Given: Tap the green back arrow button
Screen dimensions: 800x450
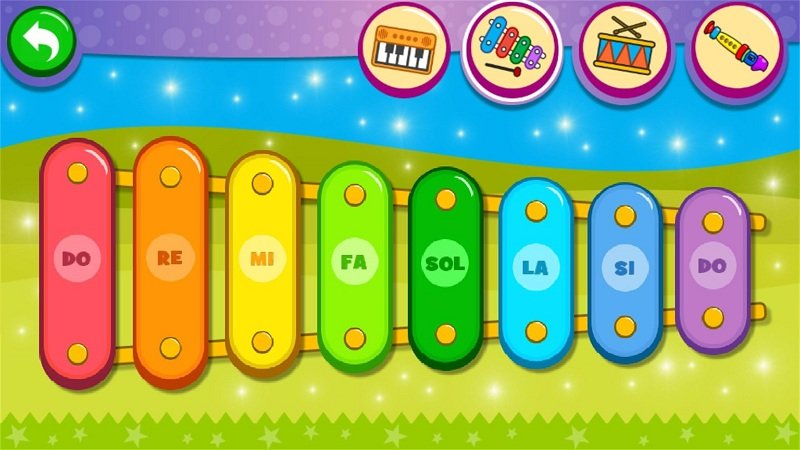Looking at the screenshot, I should click(x=43, y=42).
